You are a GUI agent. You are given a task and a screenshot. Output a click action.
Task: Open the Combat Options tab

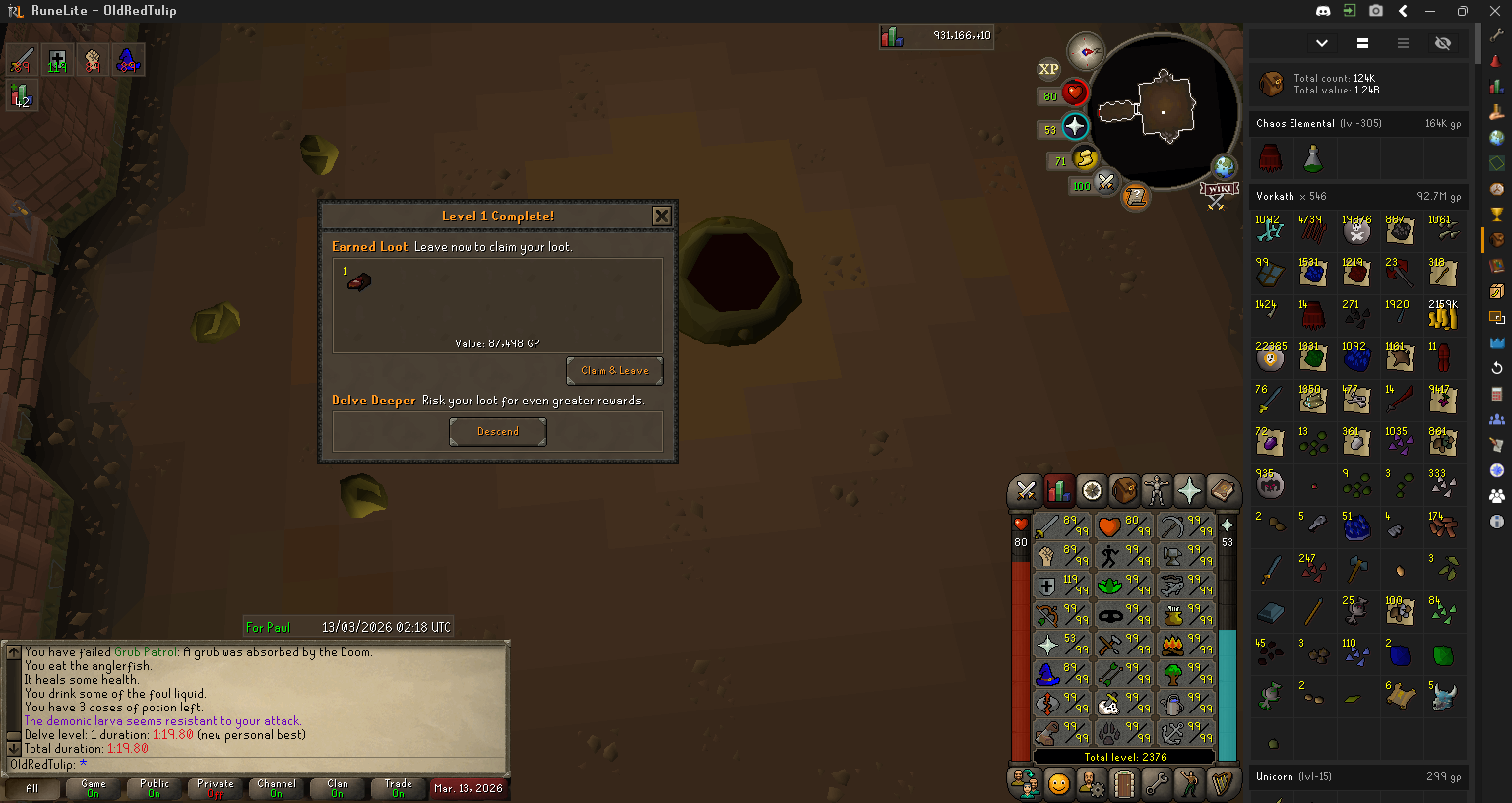click(1026, 490)
